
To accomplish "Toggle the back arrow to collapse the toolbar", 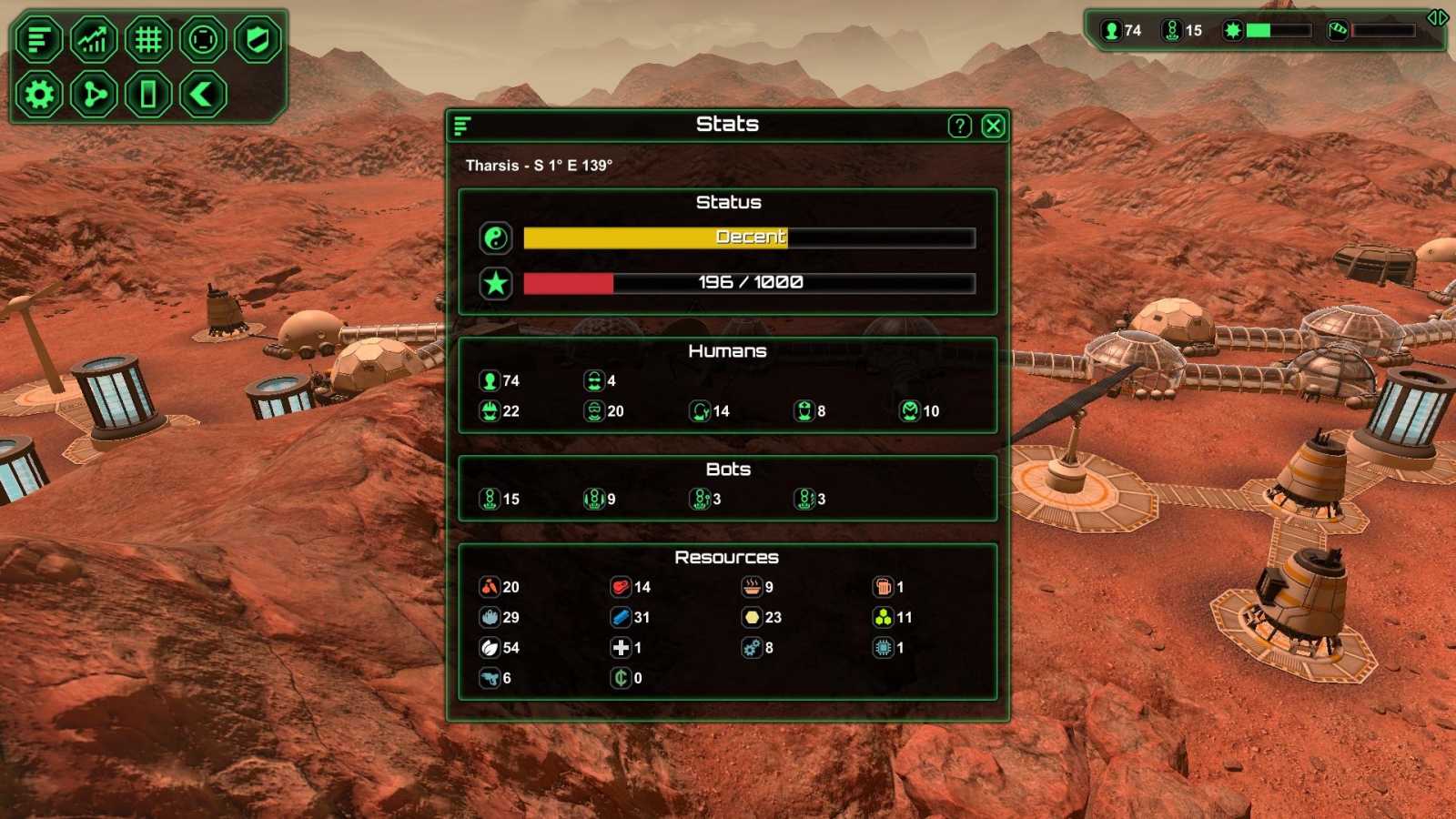I will [x=202, y=94].
